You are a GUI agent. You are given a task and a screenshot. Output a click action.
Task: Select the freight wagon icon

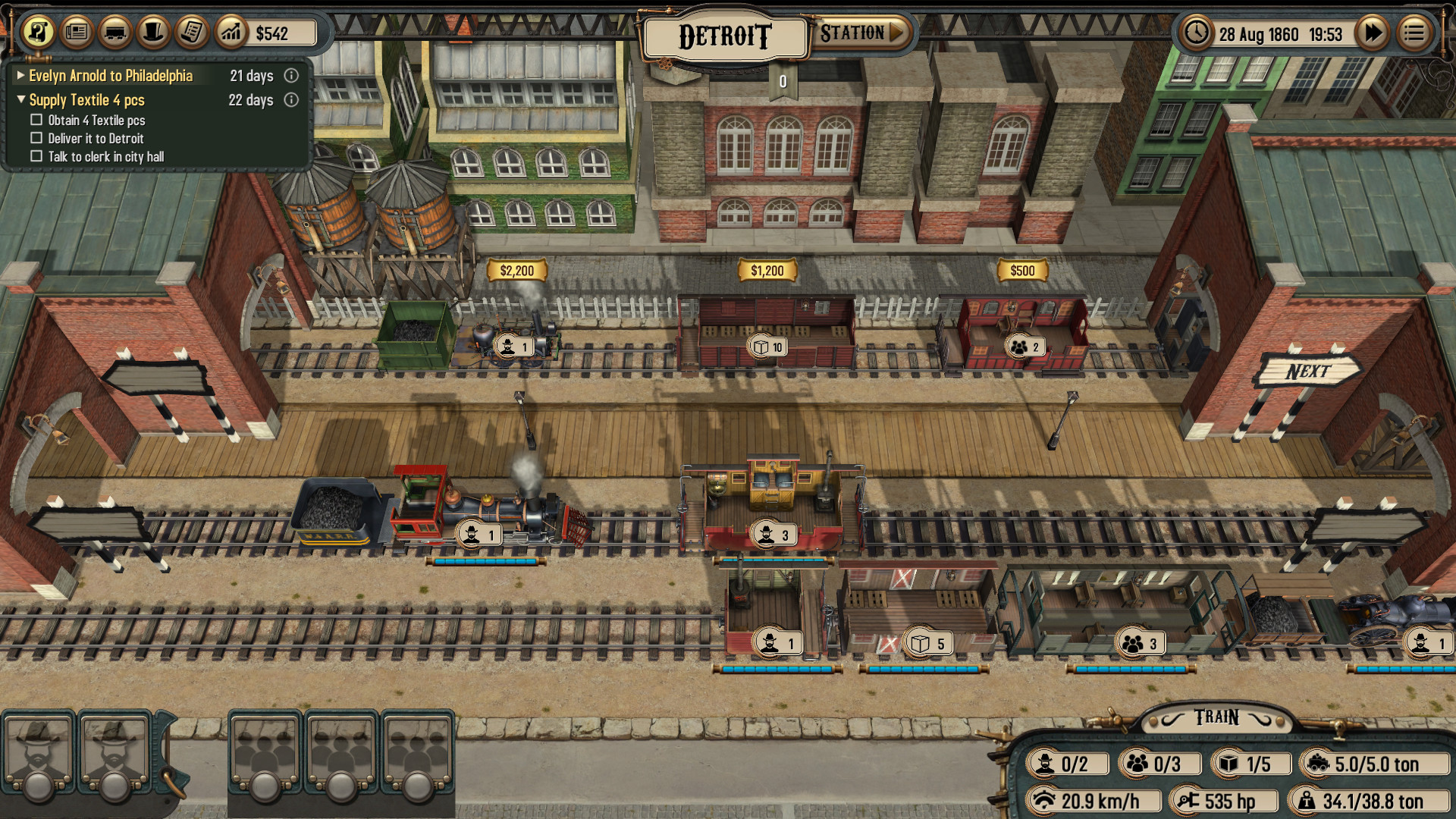115,33
